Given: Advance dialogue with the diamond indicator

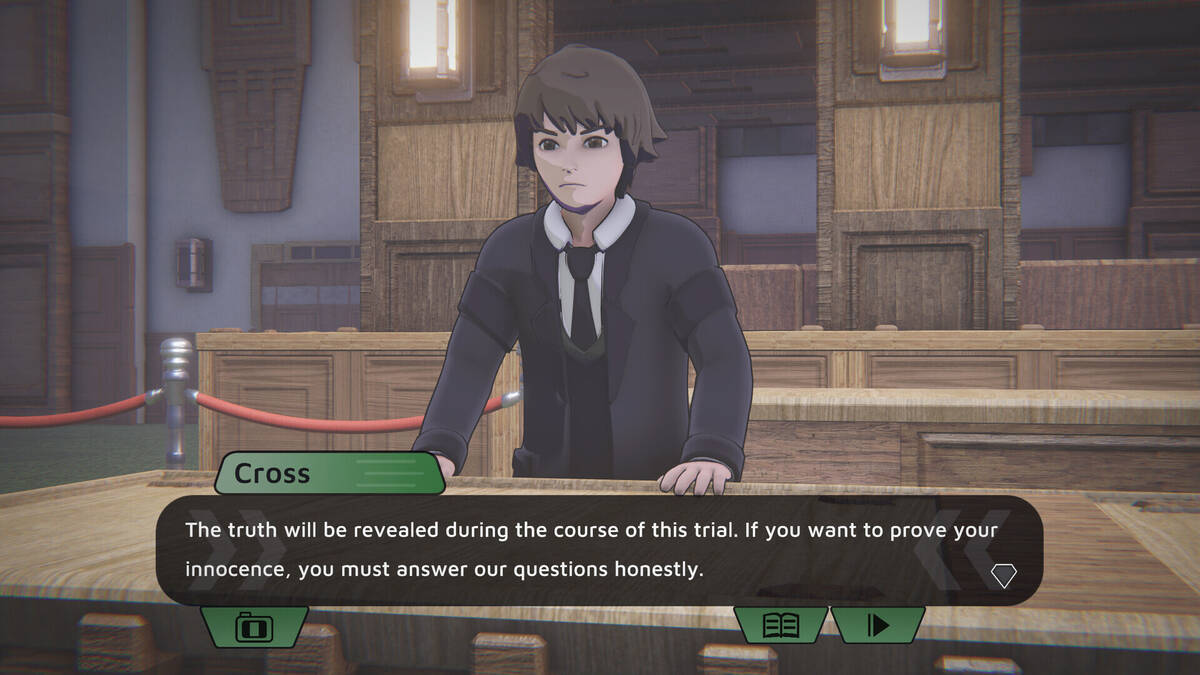Looking at the screenshot, I should tap(1003, 575).
